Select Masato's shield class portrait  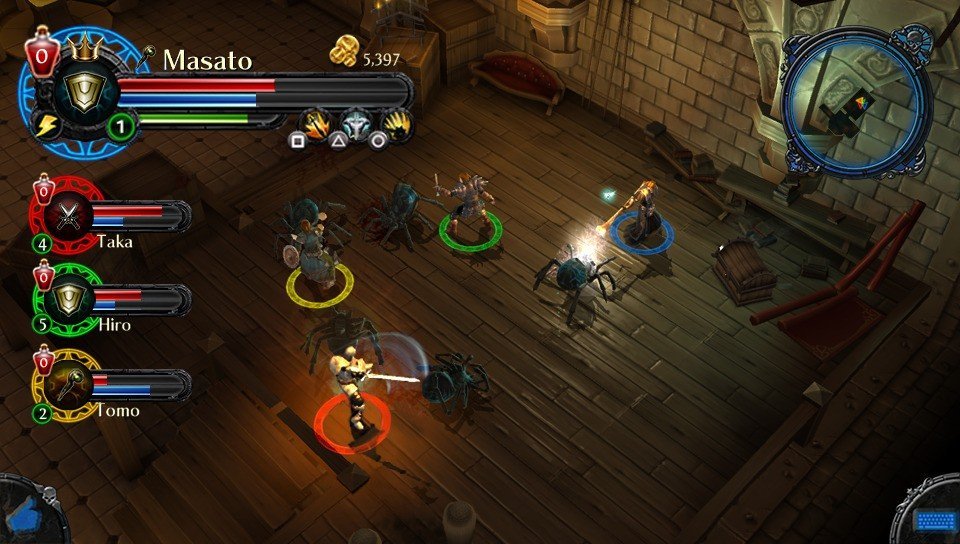pyautogui.click(x=78, y=95)
